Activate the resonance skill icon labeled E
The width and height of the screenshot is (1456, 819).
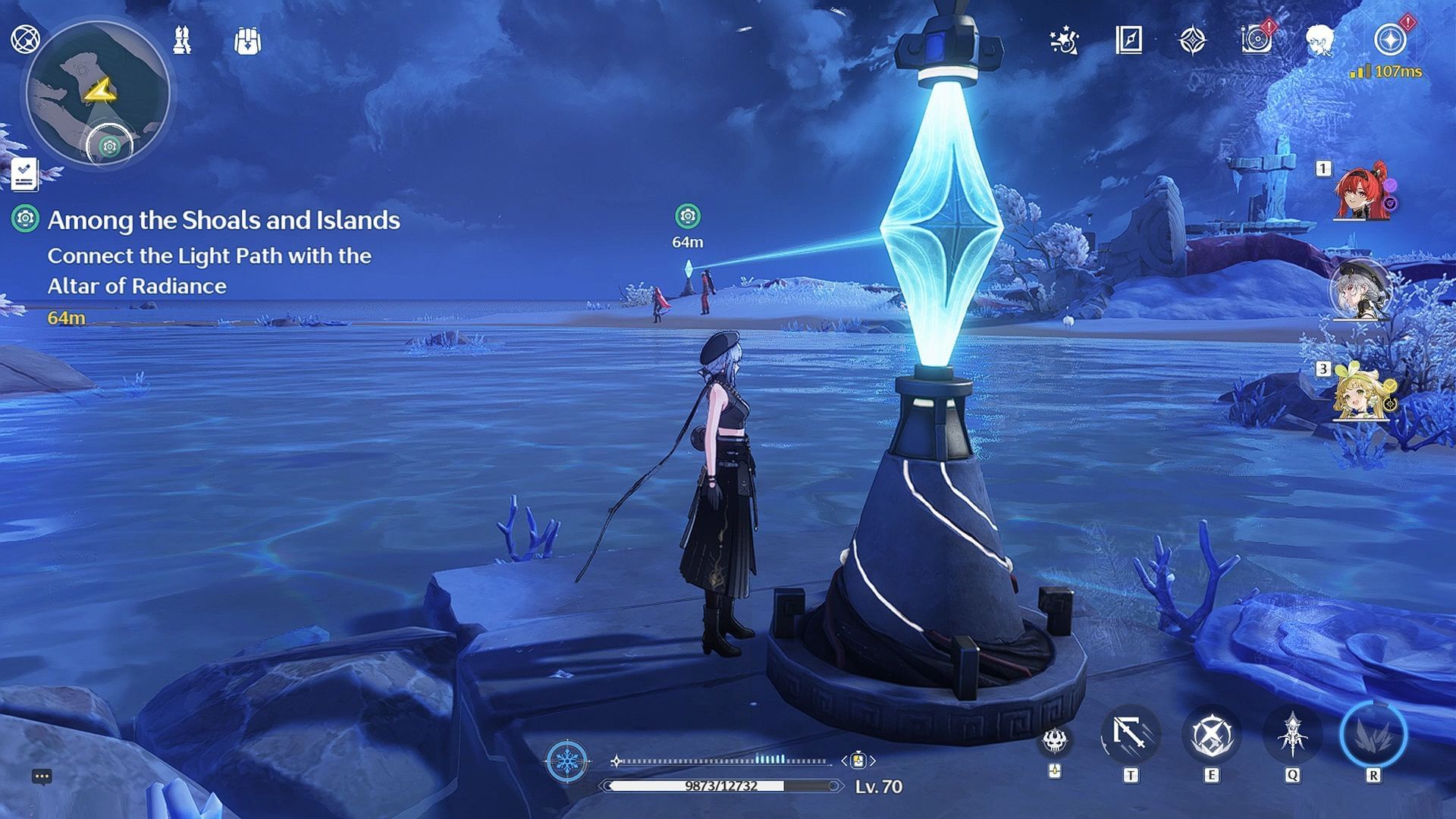pyautogui.click(x=1211, y=734)
